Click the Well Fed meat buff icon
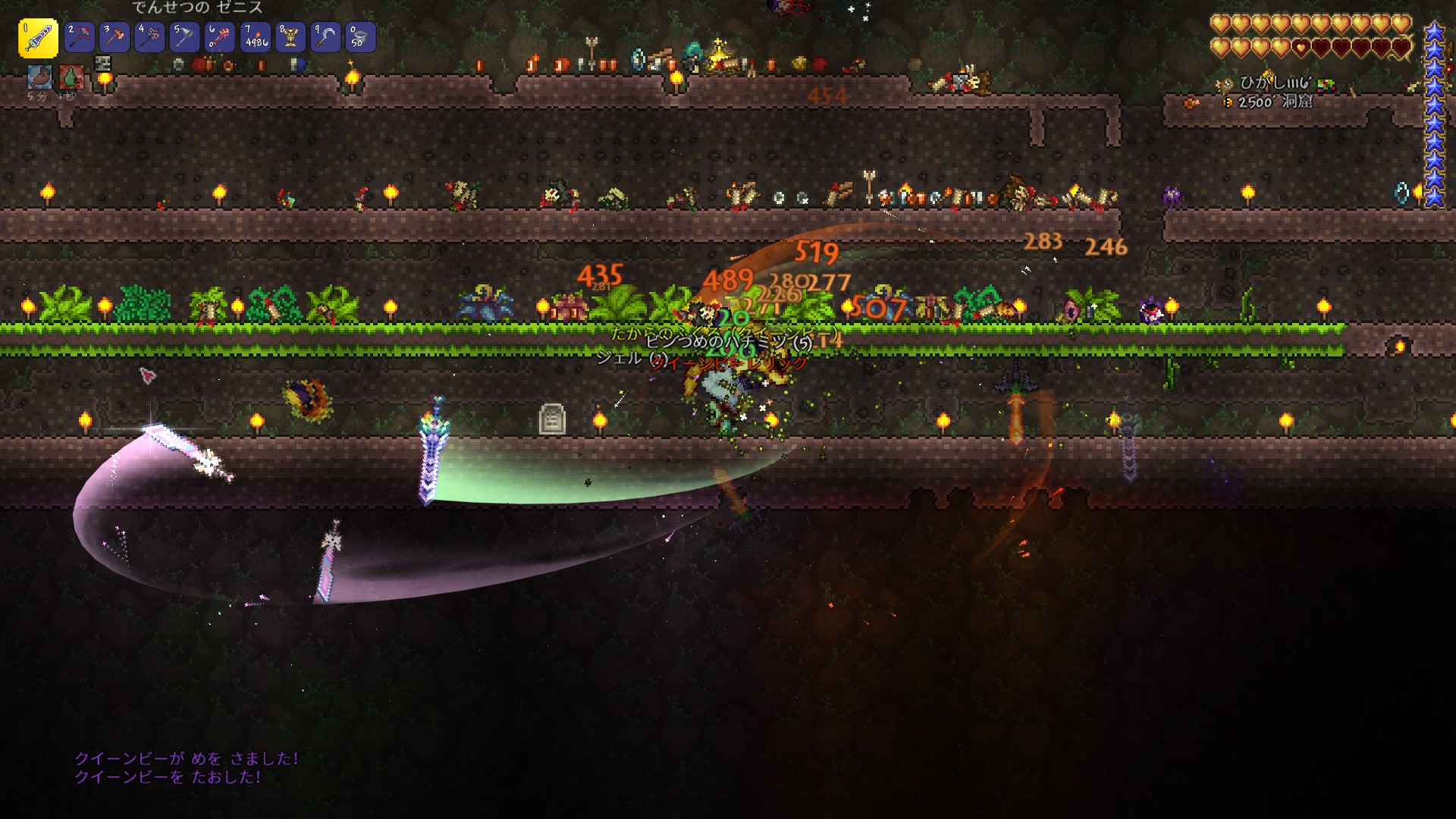 [x=39, y=77]
